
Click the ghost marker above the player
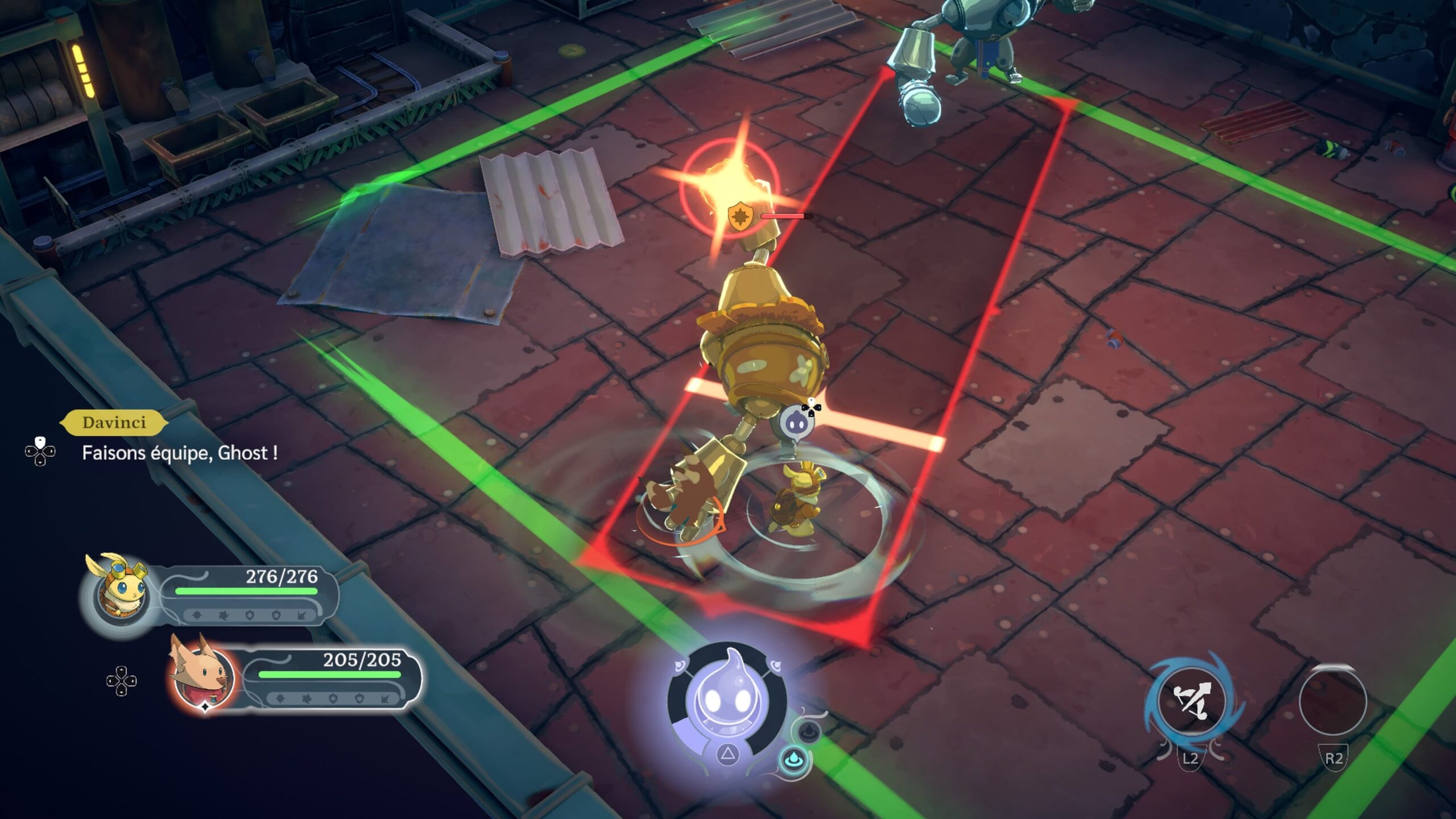[x=795, y=423]
